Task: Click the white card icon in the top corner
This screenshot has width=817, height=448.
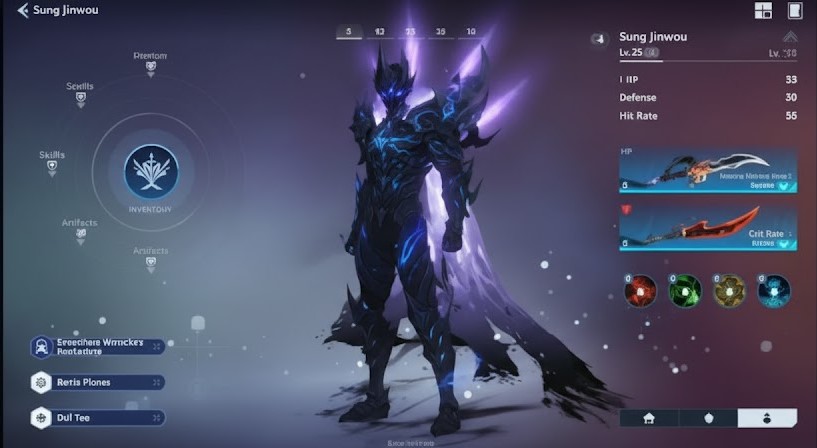Action: [795, 11]
